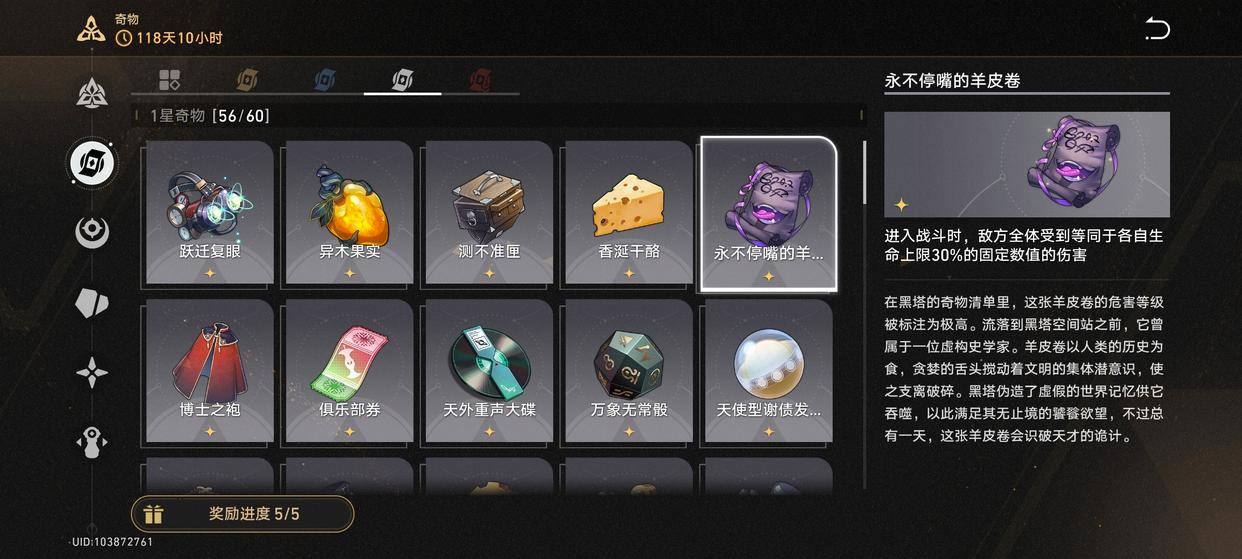Choose the 博士之袍 robe curio
This screenshot has height=559, width=1242.
point(210,370)
